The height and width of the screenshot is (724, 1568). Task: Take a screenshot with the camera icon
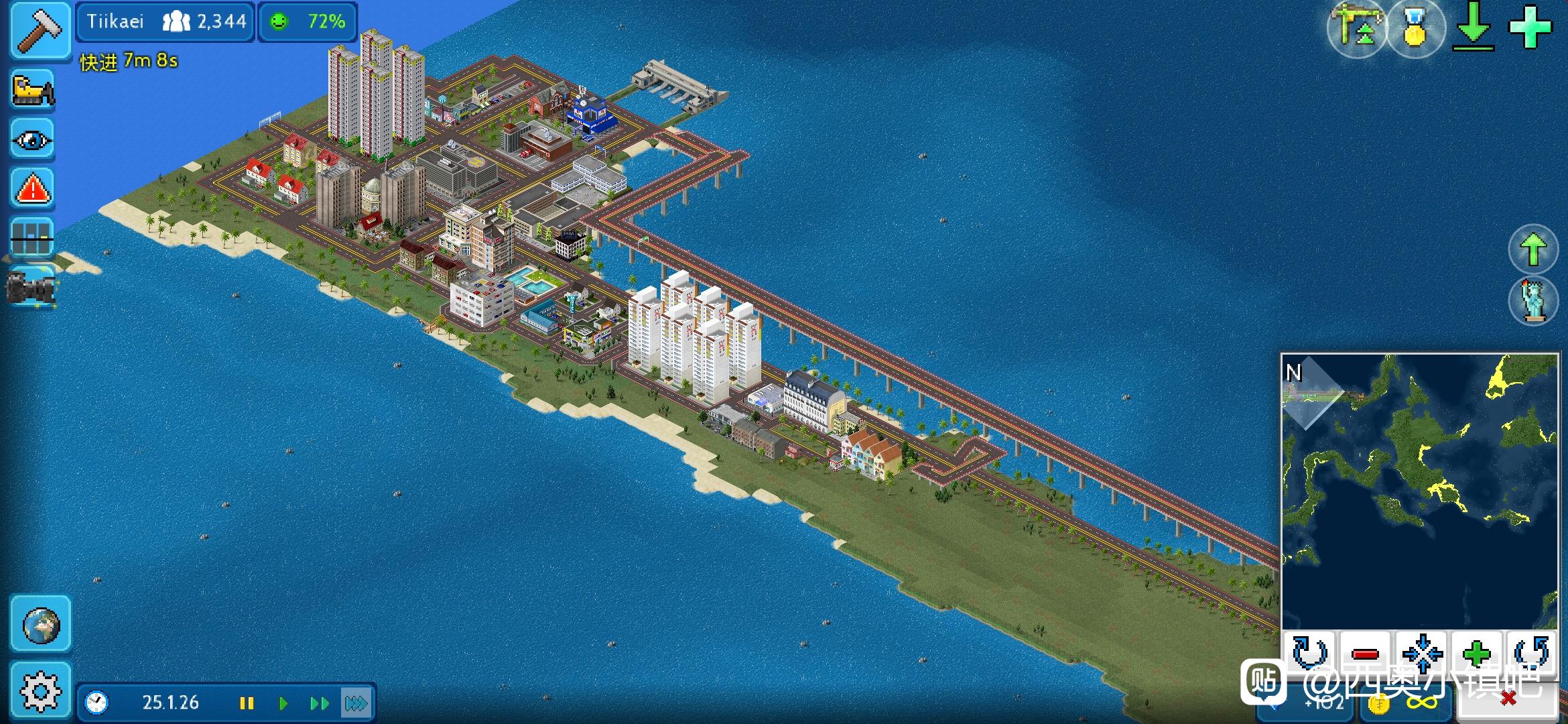(31, 288)
